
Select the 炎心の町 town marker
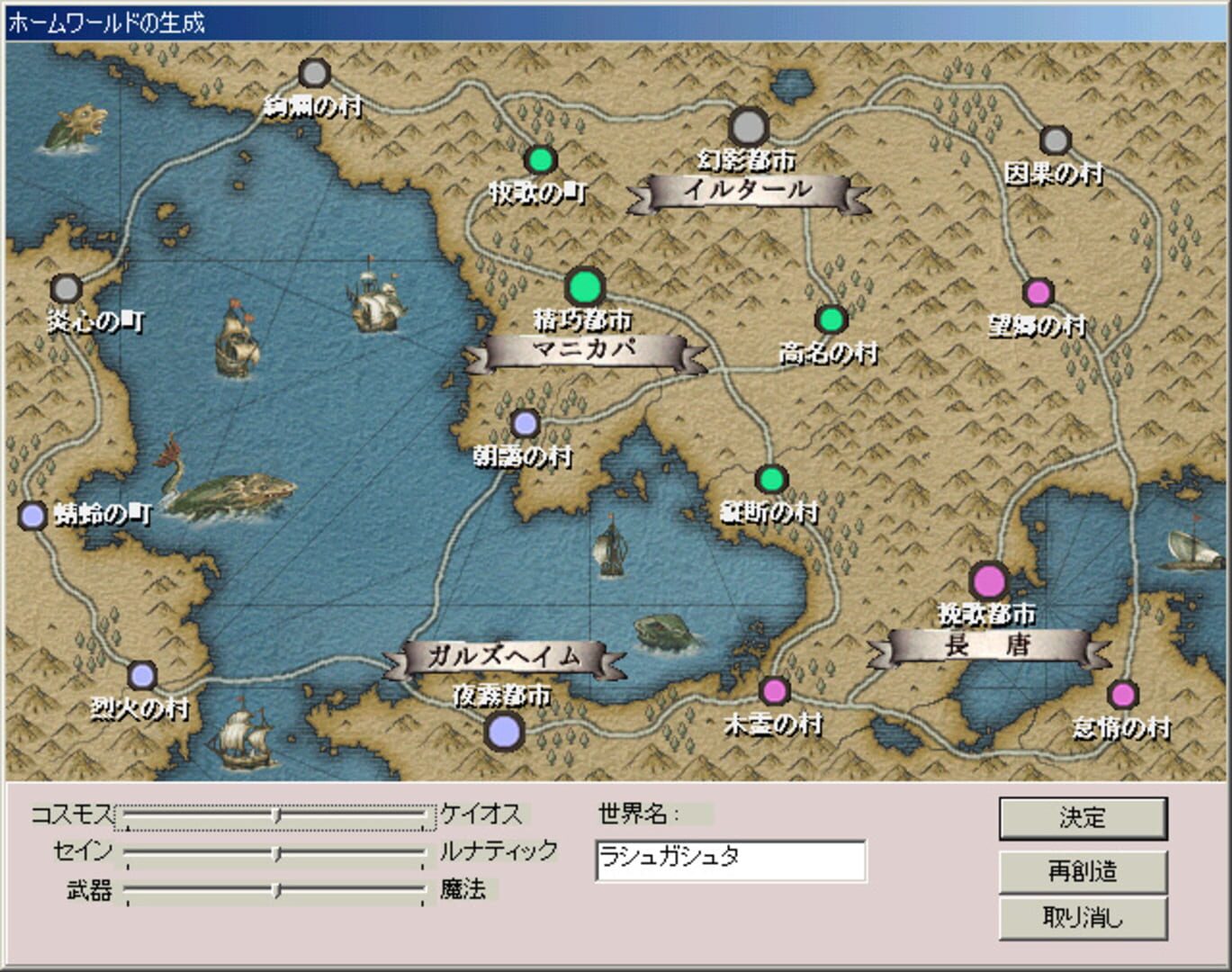64,288
